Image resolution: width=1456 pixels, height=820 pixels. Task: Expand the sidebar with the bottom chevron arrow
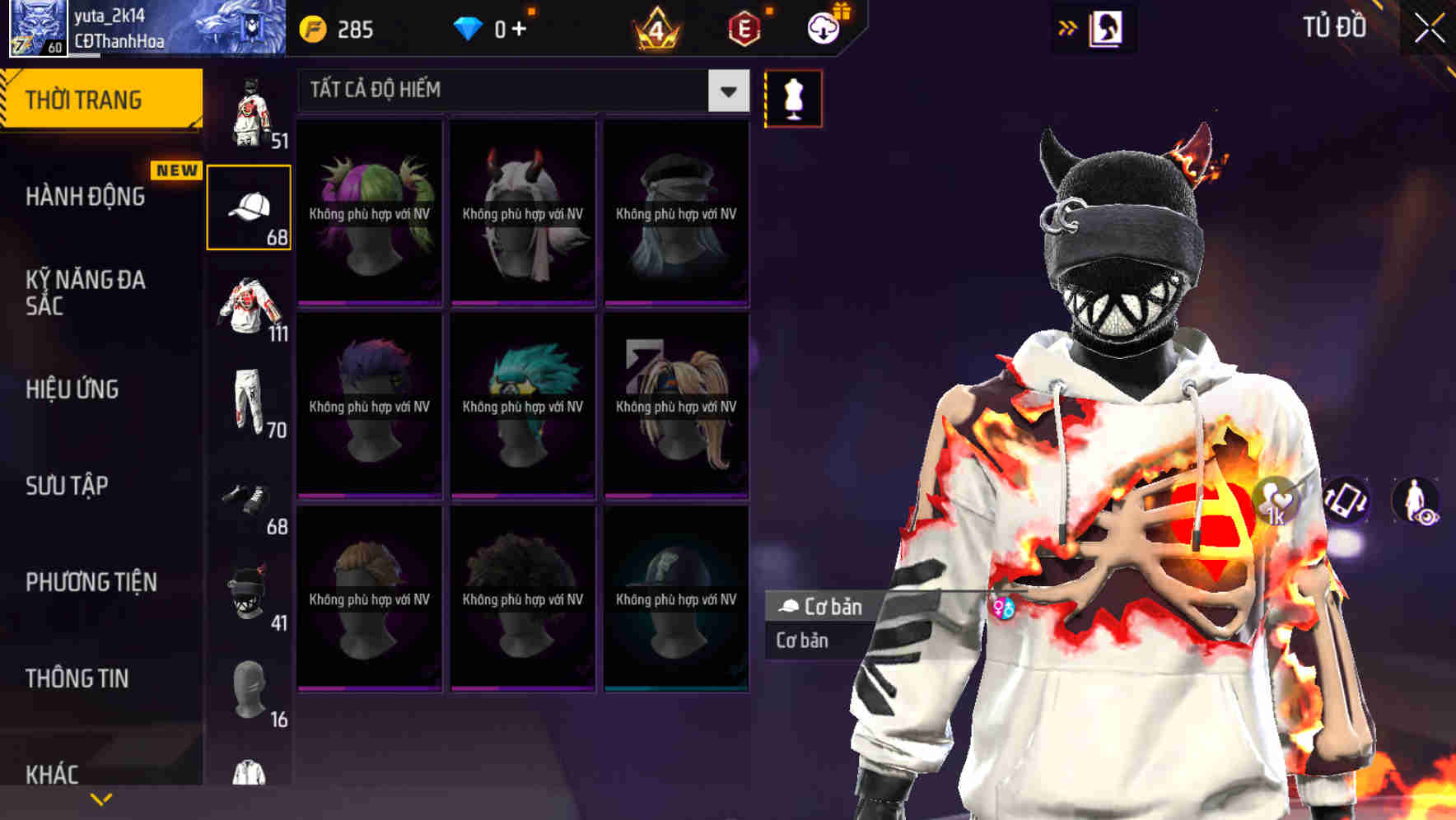101,798
